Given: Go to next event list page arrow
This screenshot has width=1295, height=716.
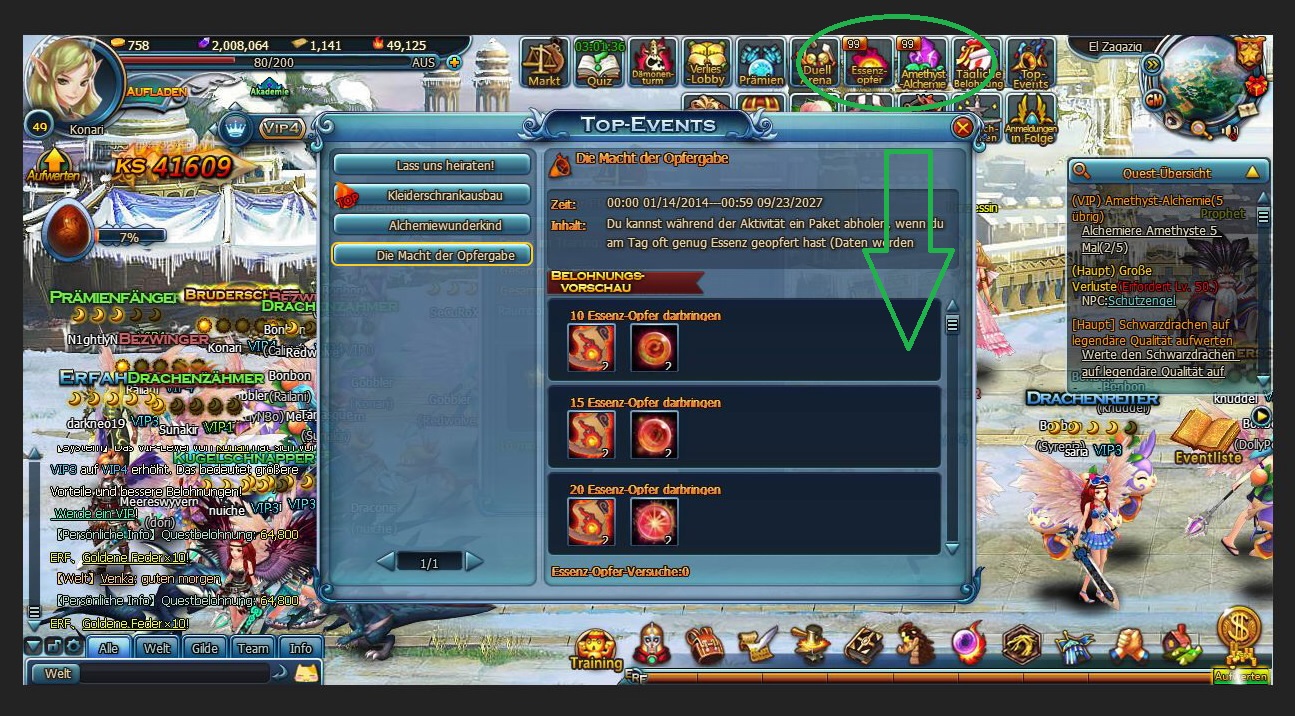Looking at the screenshot, I should (474, 562).
